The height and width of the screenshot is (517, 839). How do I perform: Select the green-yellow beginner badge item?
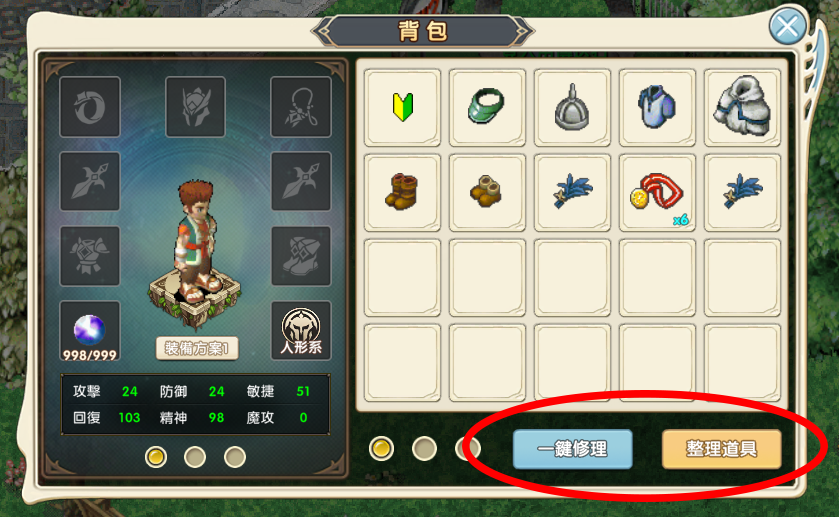point(402,107)
